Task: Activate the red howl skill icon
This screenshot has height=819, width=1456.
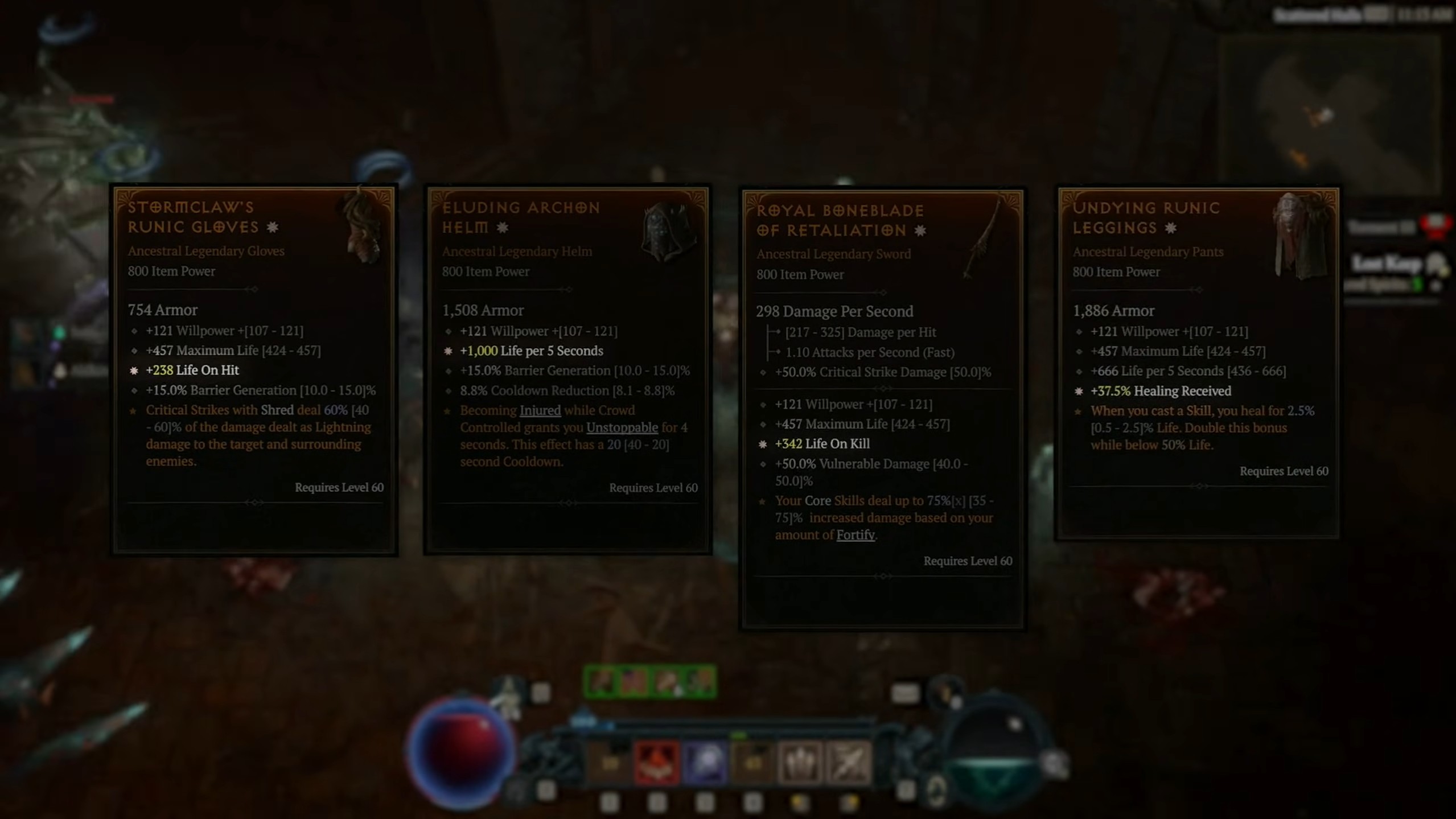Action: (656, 763)
